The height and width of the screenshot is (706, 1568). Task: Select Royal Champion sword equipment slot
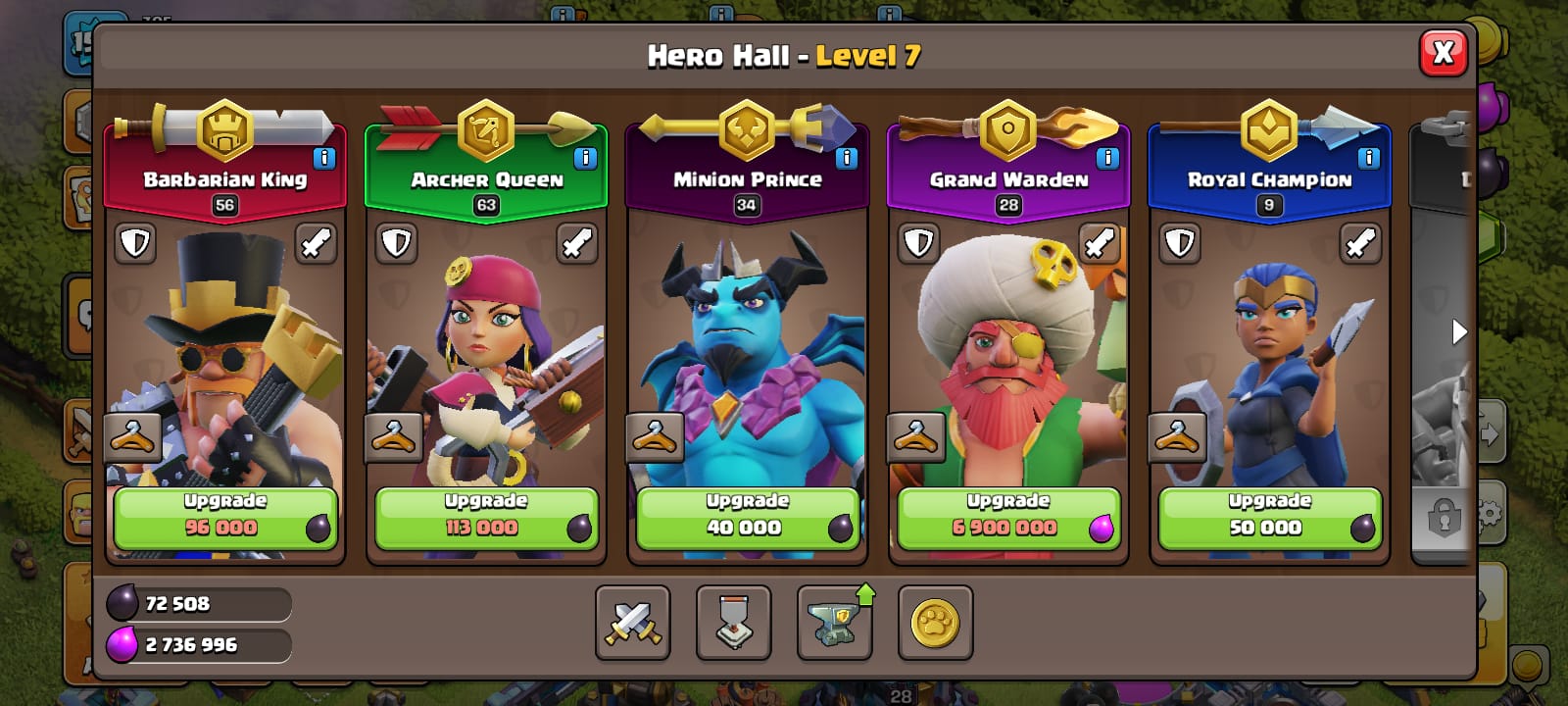[1360, 243]
